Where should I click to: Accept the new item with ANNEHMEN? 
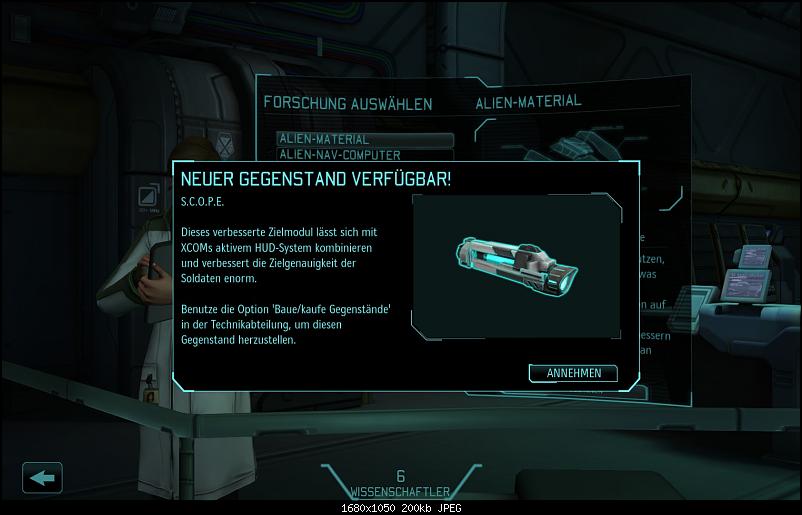(x=573, y=373)
